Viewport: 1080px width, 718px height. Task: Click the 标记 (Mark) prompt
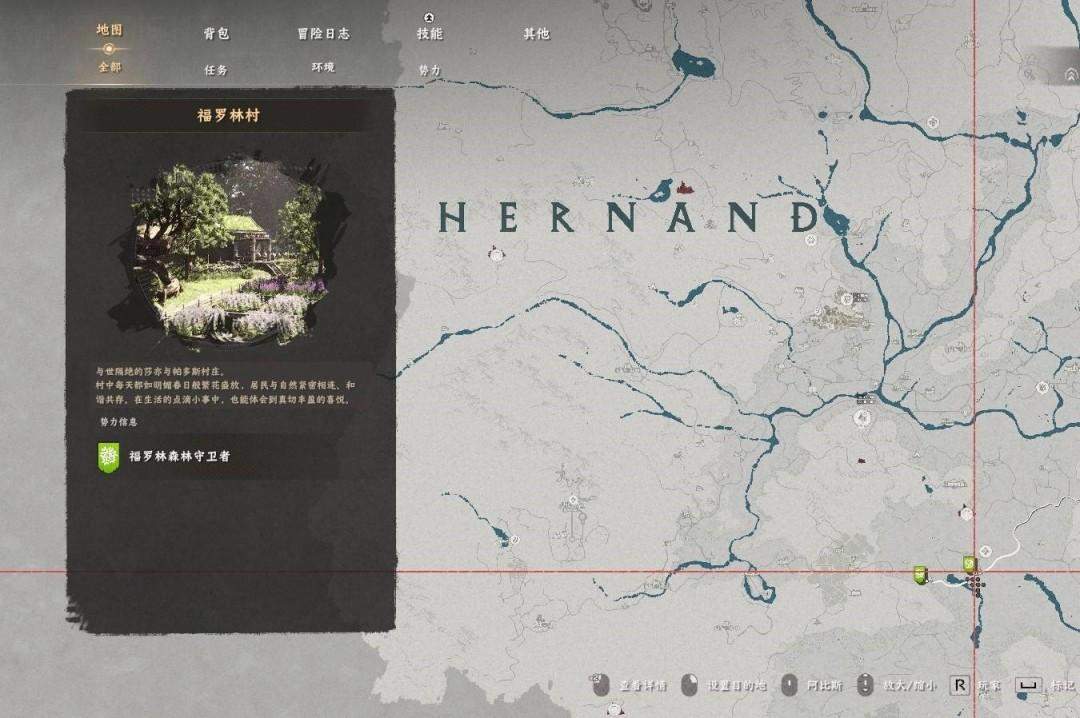click(x=1050, y=686)
